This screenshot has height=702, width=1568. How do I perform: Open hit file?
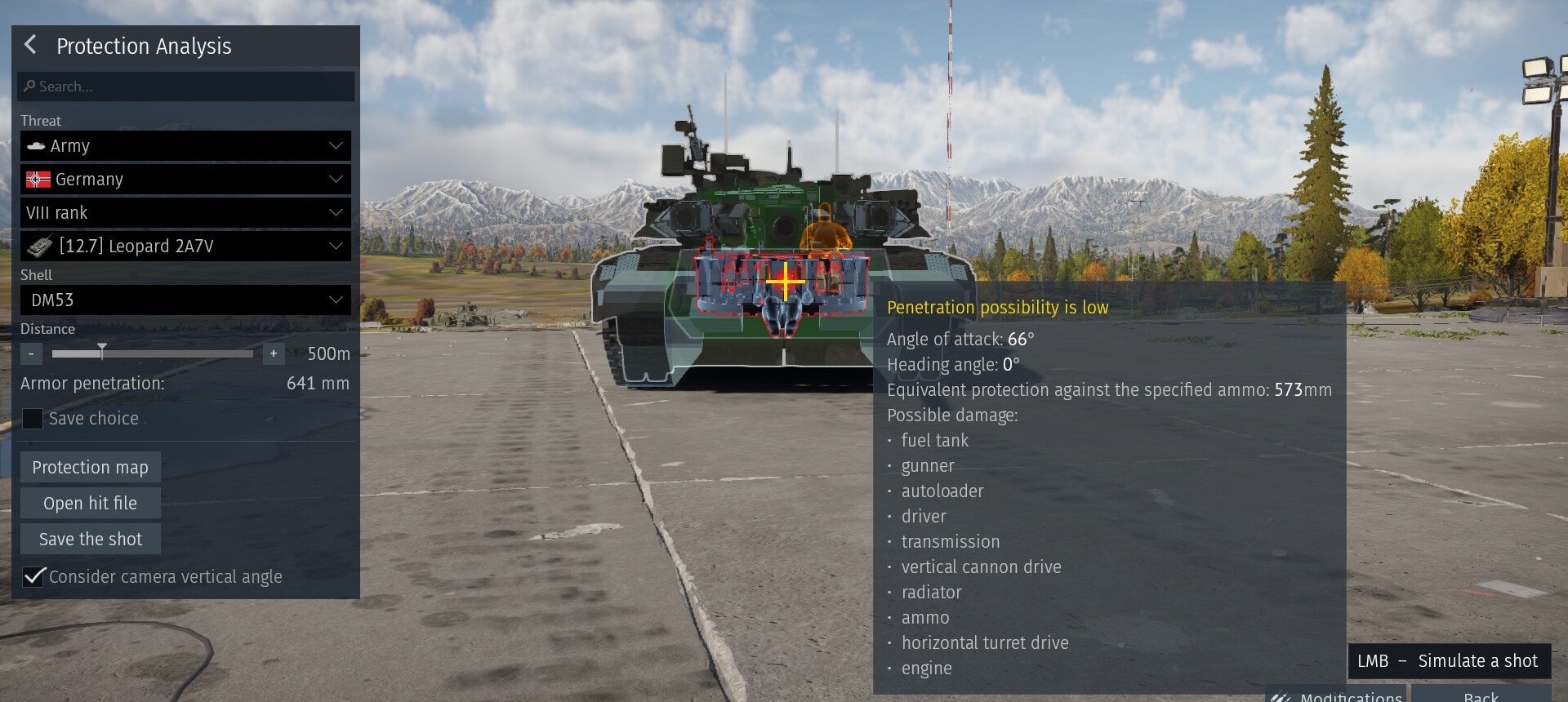click(x=90, y=504)
